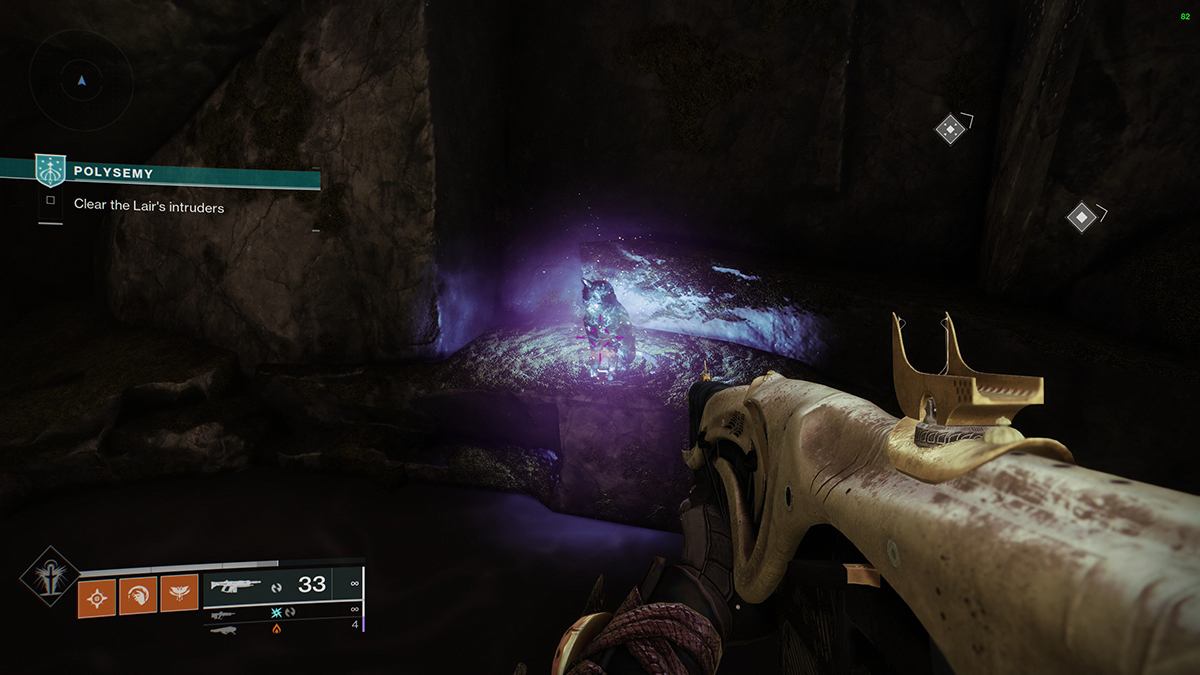Image resolution: width=1200 pixels, height=675 pixels.
Task: Click the circular radar in the corner
Action: [x=81, y=81]
